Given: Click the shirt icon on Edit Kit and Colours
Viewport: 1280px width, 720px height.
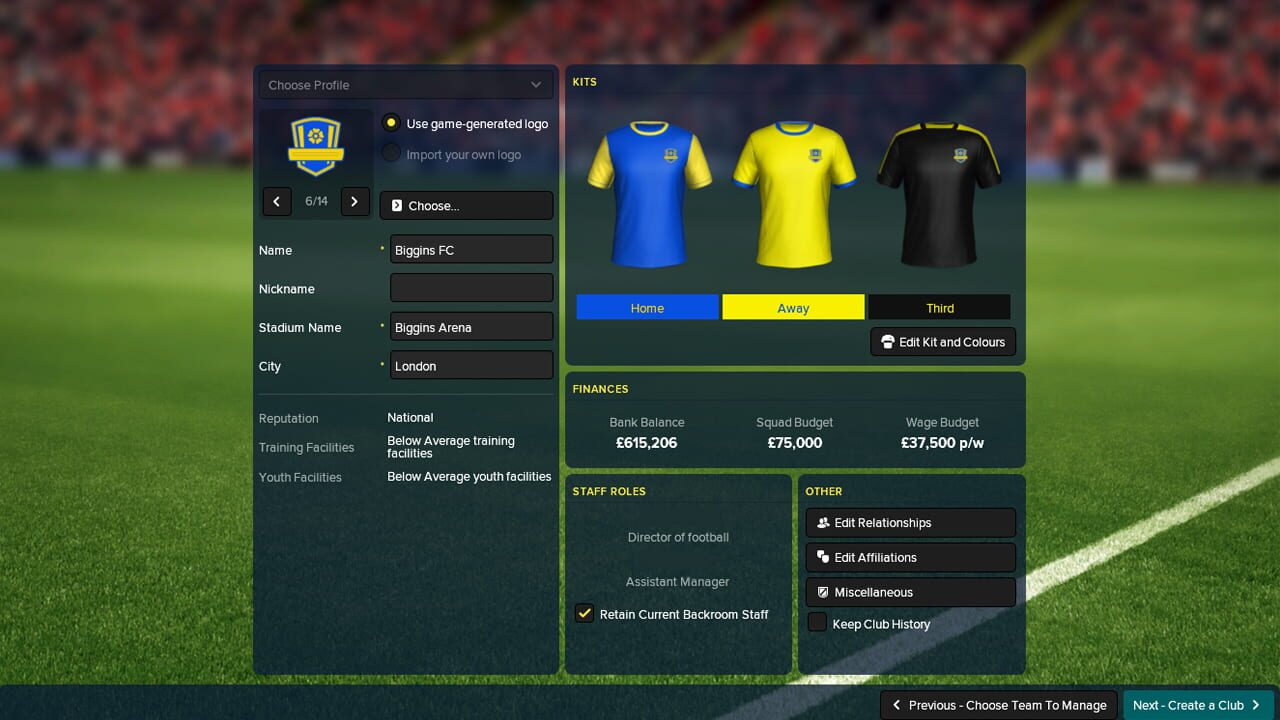Looking at the screenshot, I should (x=887, y=342).
